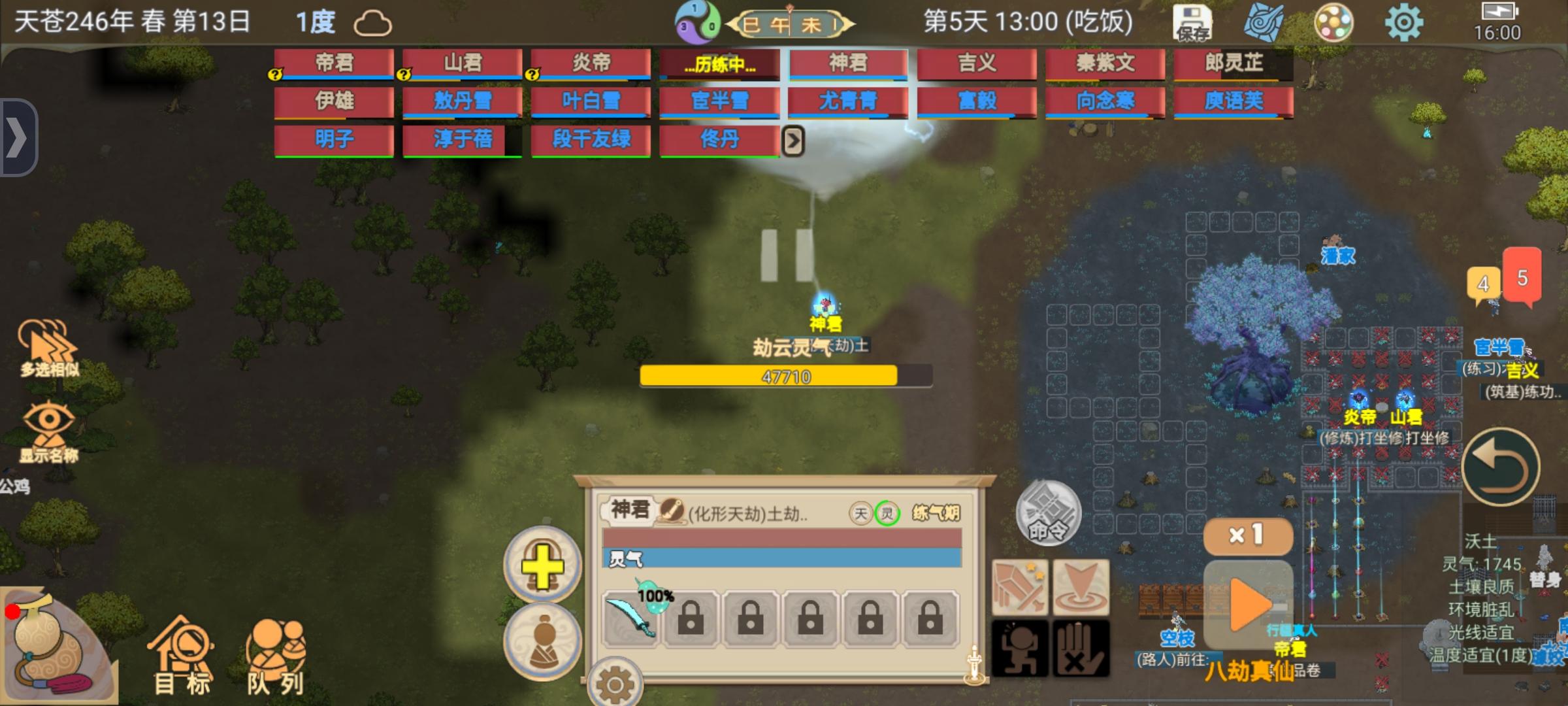This screenshot has height=706, width=1568.
Task: Expand more characters with the arrow after 佟丹
Action: coord(794,141)
